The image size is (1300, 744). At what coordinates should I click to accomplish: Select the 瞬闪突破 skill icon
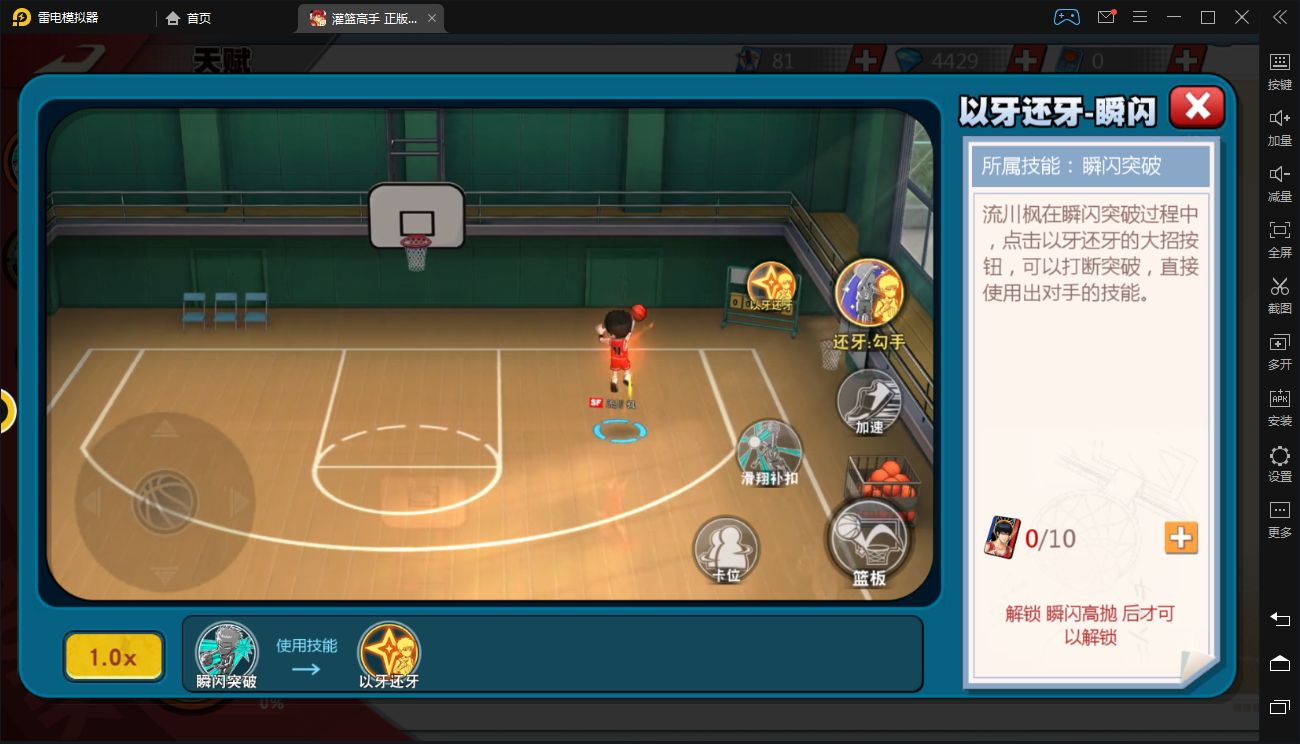point(226,652)
